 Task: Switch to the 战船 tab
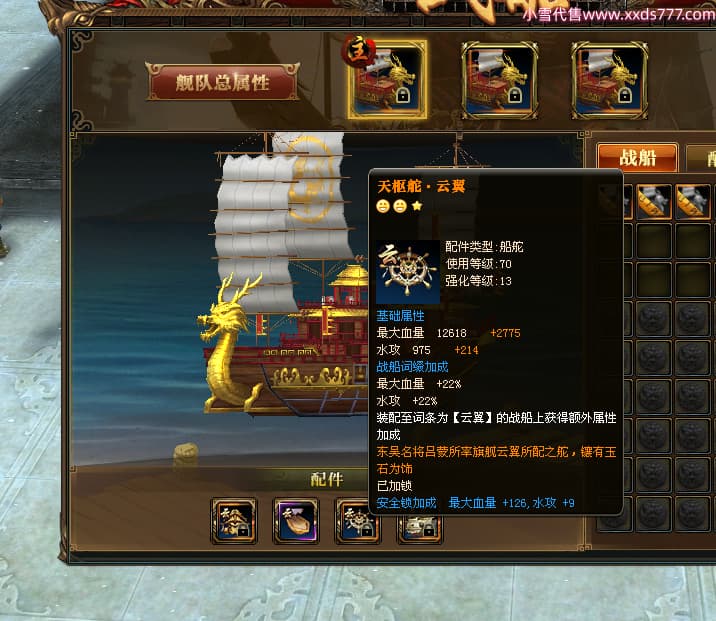[638, 157]
